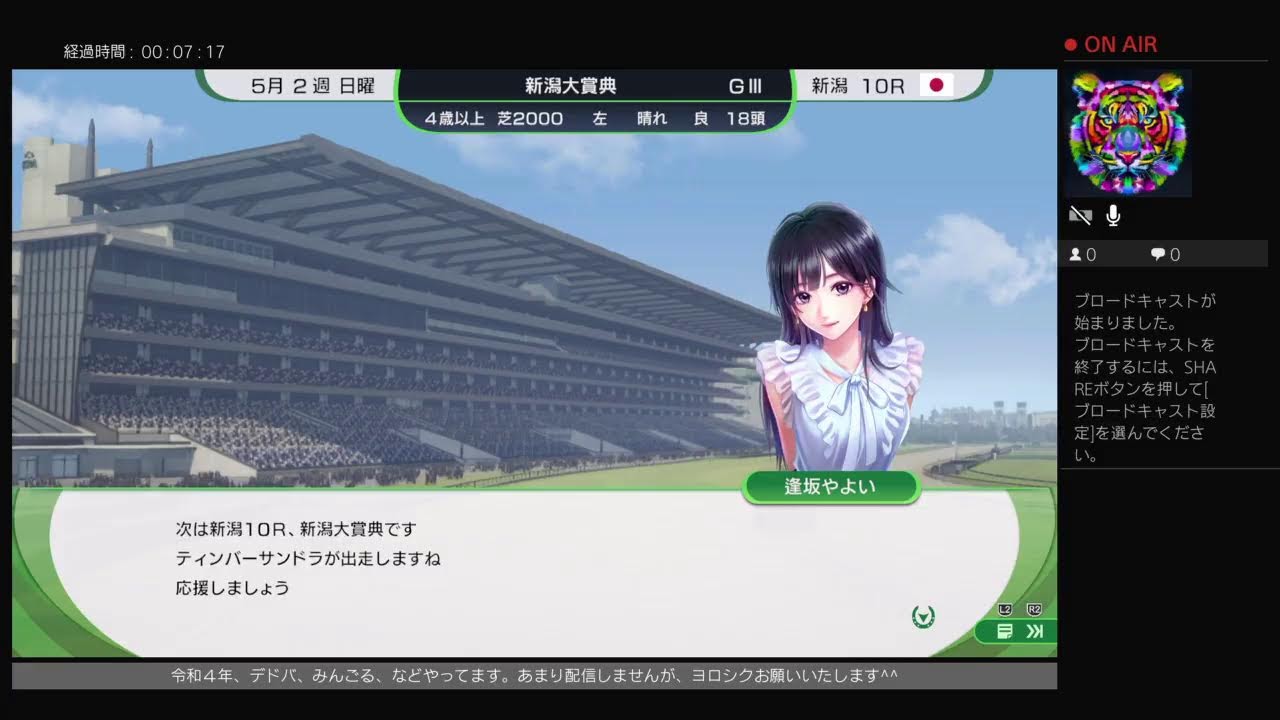
Task: Click the viewer count person icon
Action: pyautogui.click(x=1075, y=254)
